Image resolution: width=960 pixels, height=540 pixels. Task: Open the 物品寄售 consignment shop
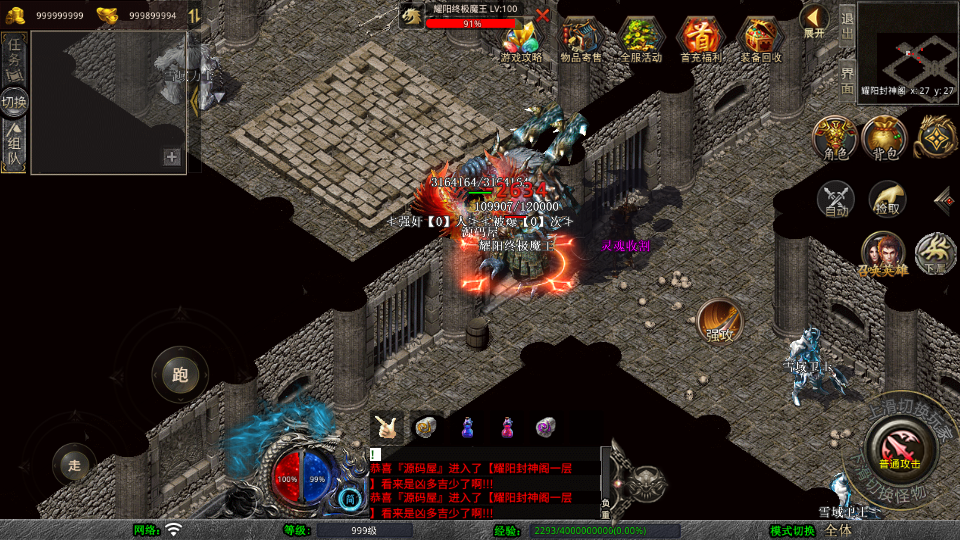point(581,40)
